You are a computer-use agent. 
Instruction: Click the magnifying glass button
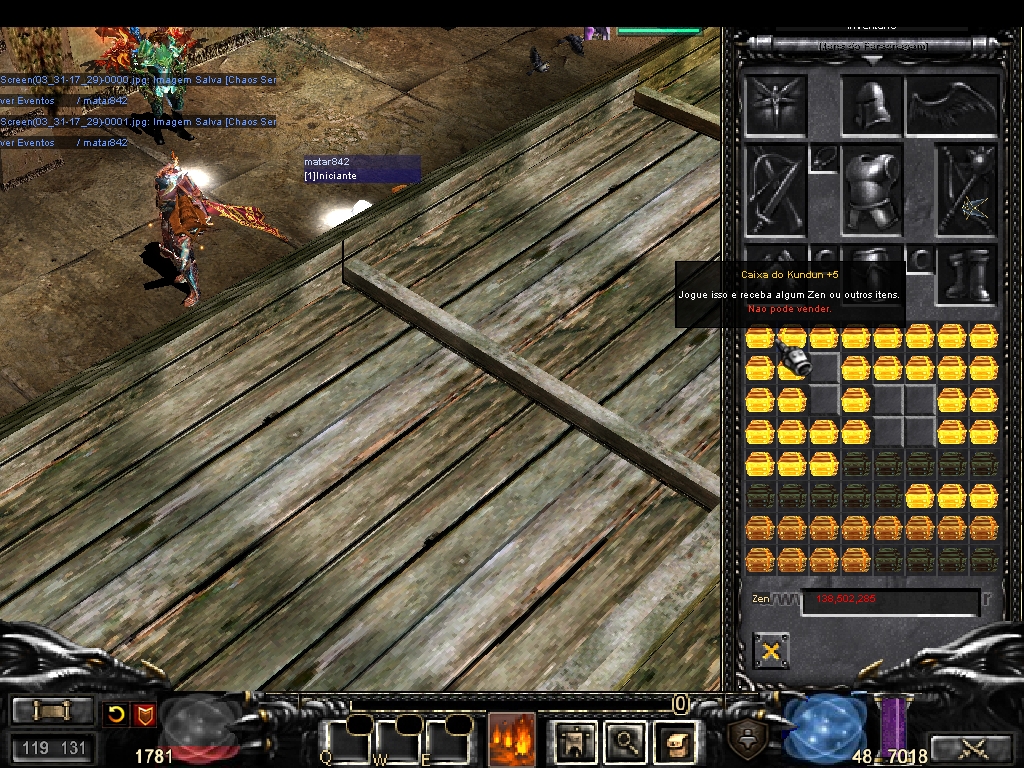pyautogui.click(x=626, y=741)
